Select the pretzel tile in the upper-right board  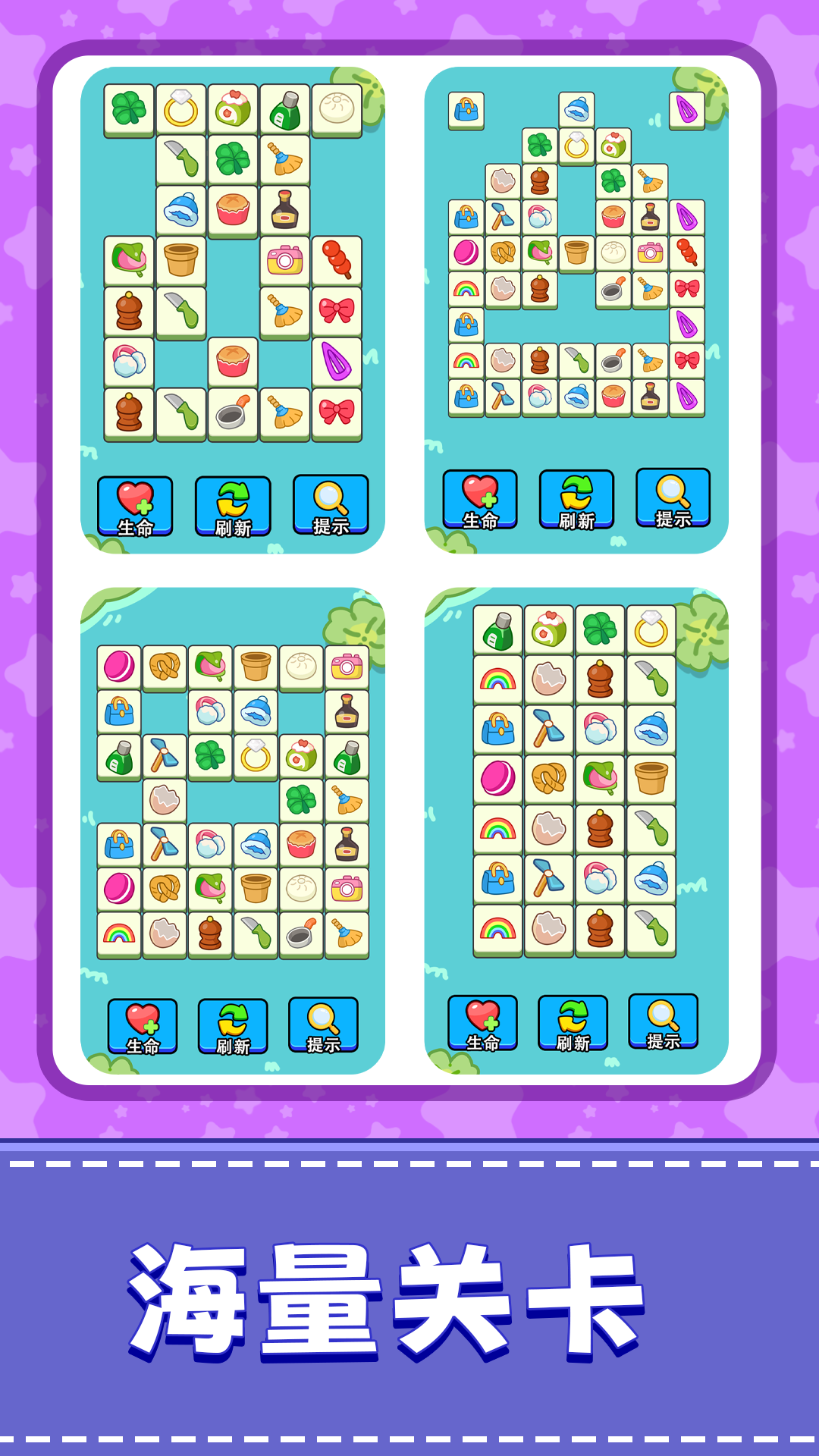[503, 253]
